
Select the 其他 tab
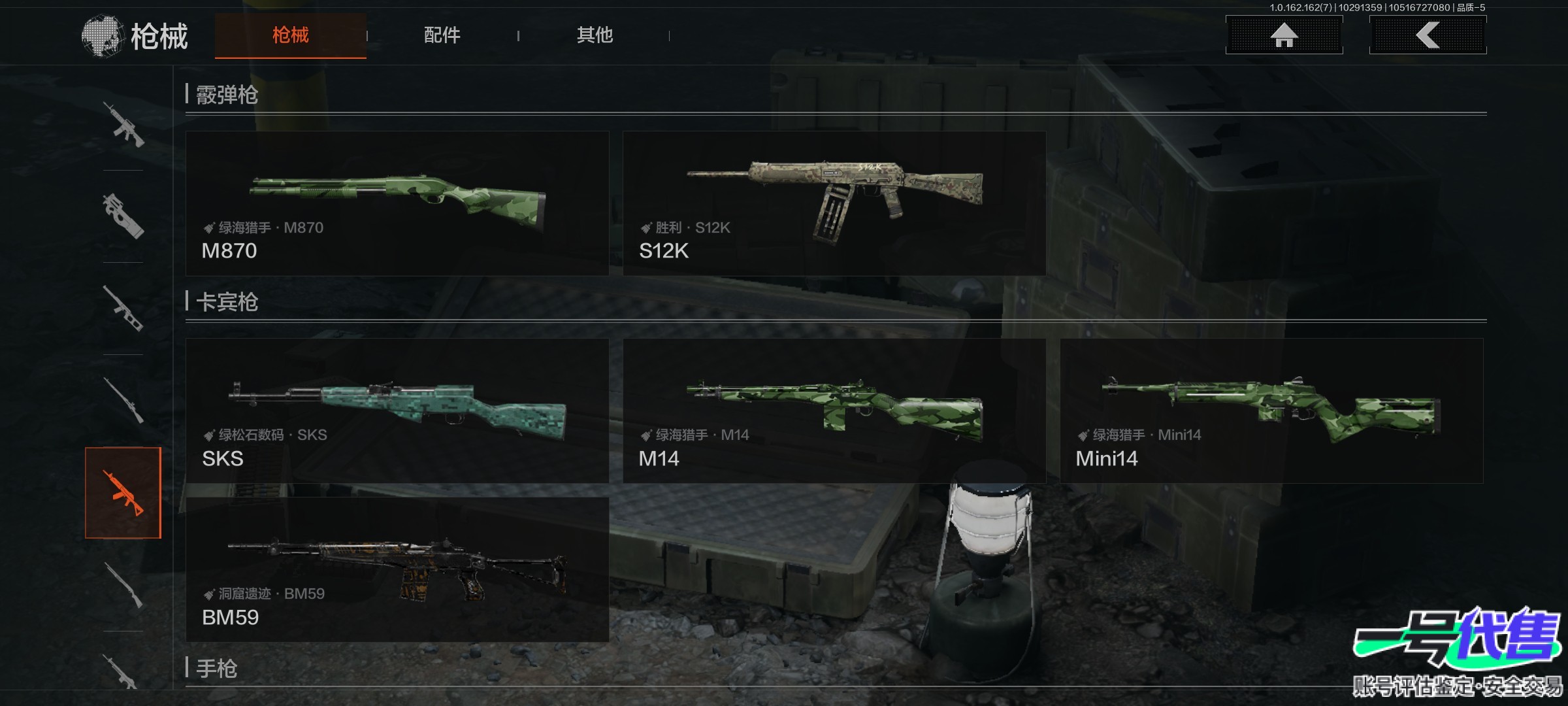click(595, 35)
